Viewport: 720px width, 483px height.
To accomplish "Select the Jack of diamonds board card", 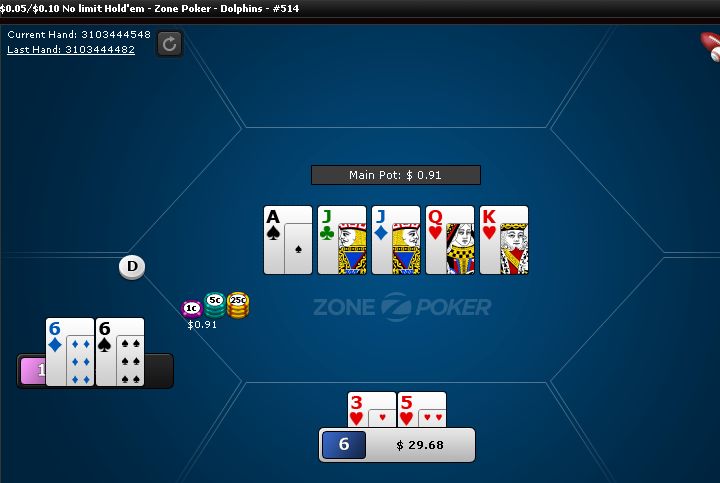I will [396, 240].
